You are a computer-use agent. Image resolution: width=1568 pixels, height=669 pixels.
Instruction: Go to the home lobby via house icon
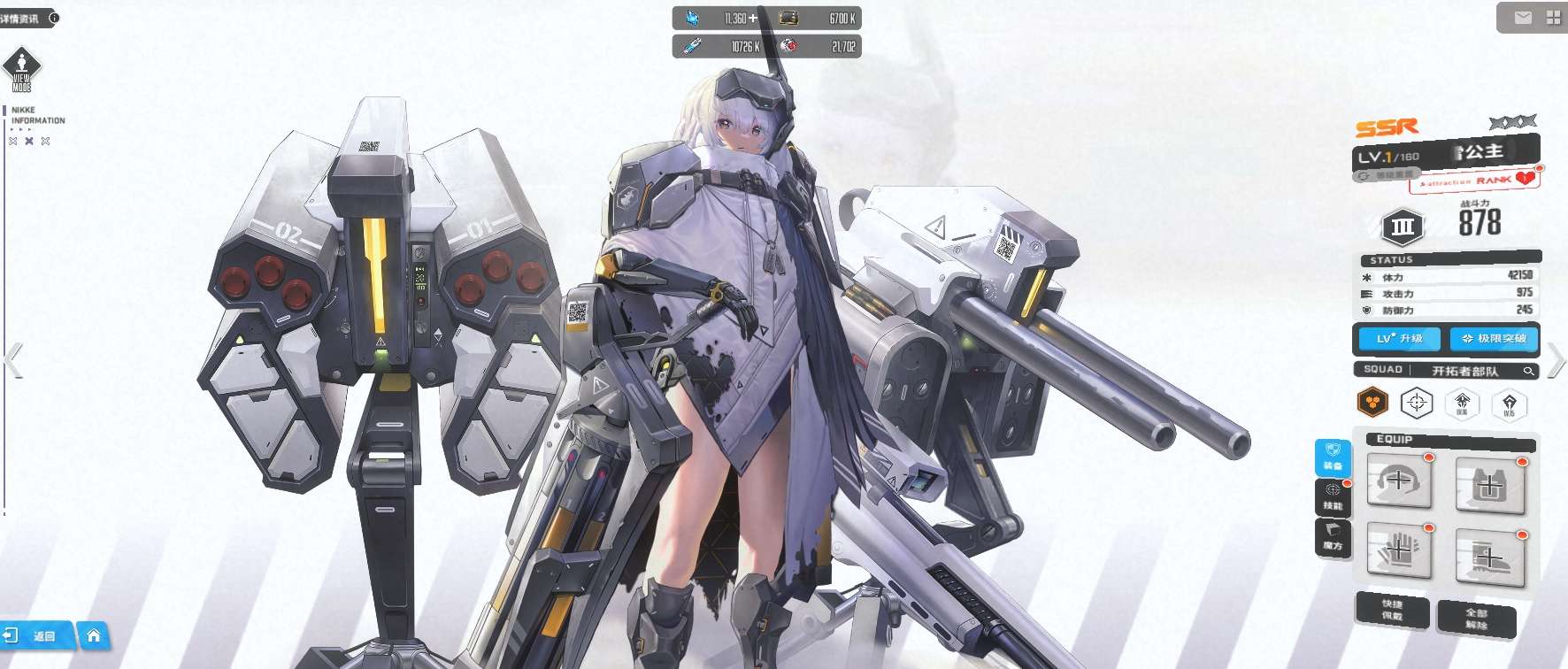[94, 635]
